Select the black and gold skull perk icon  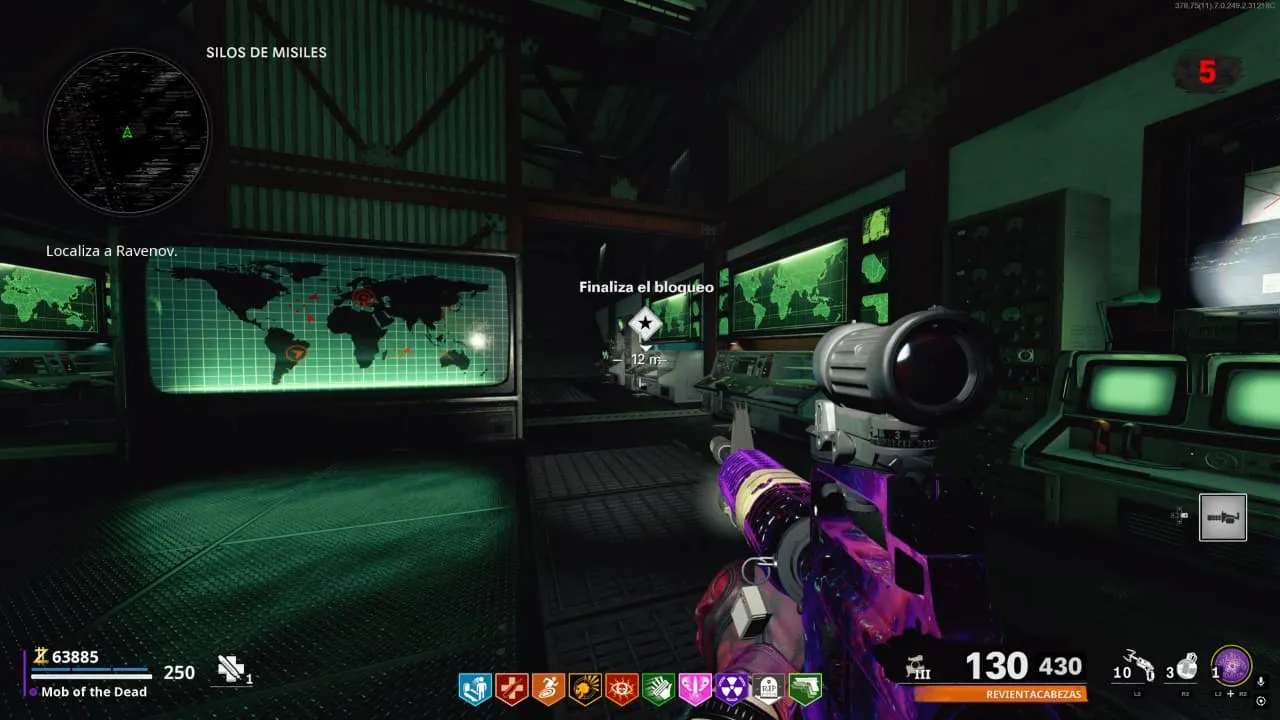point(585,688)
